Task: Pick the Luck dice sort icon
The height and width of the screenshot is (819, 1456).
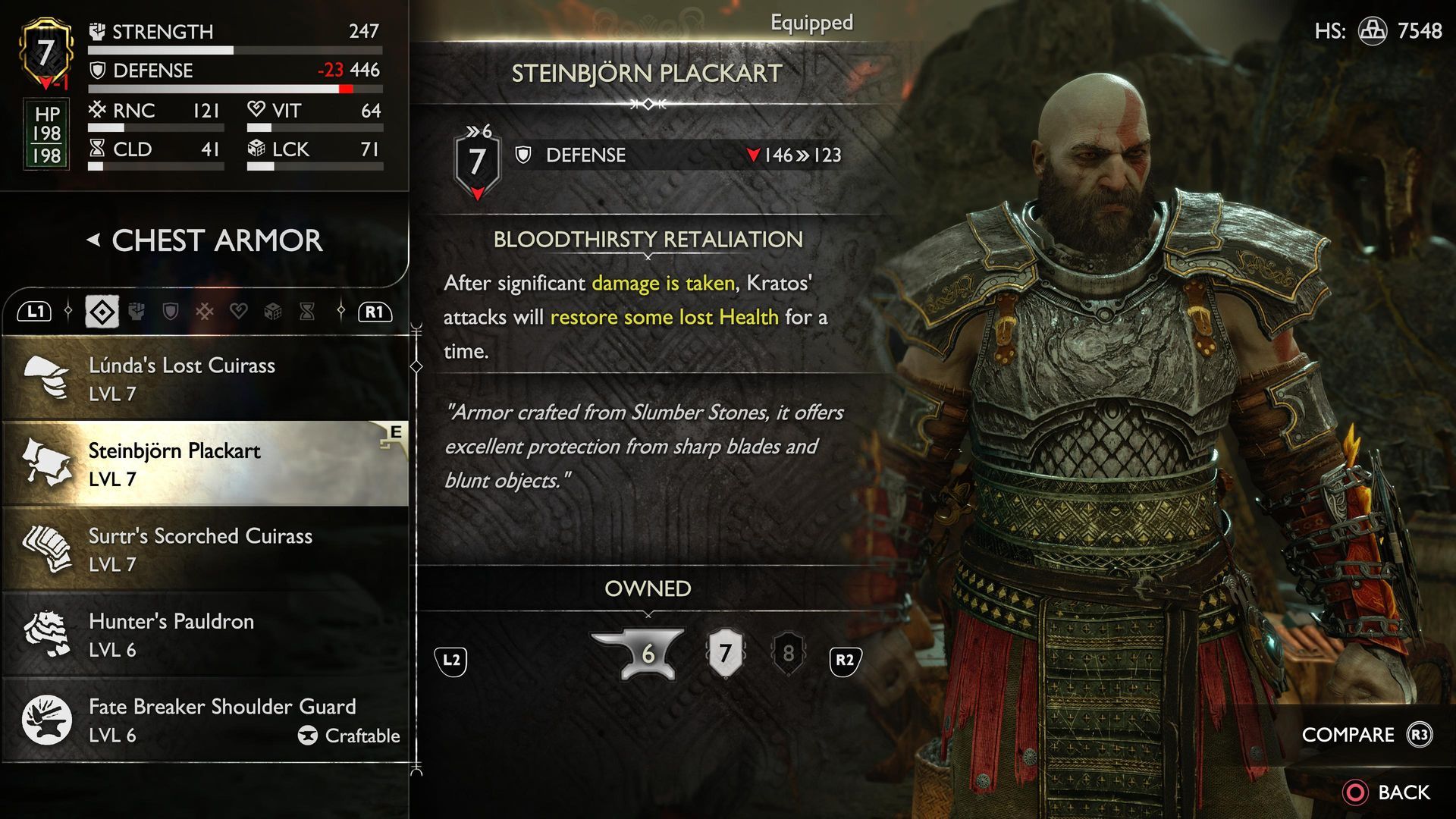Action: point(272,311)
